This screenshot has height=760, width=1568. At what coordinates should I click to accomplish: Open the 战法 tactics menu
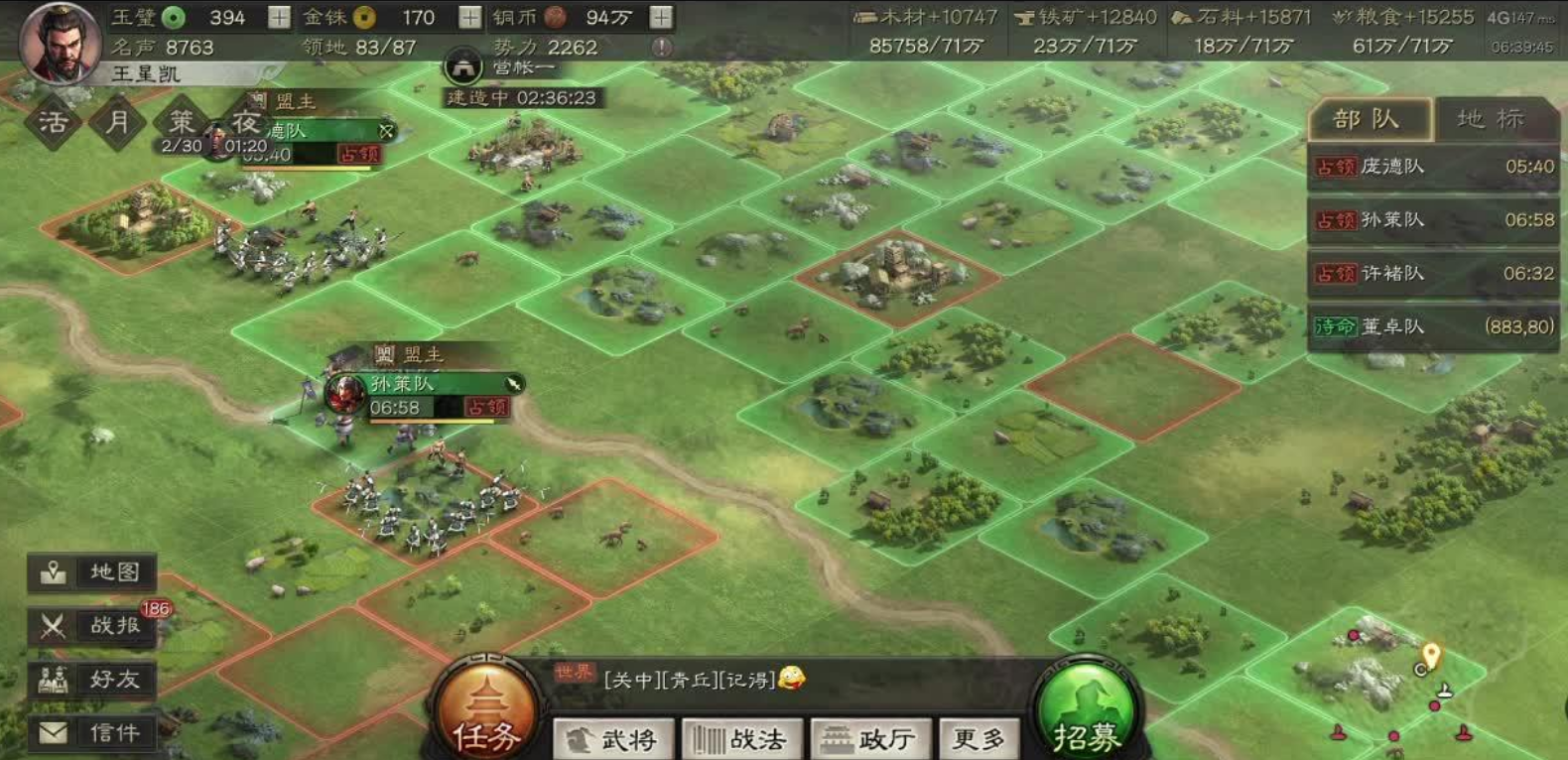coord(740,739)
